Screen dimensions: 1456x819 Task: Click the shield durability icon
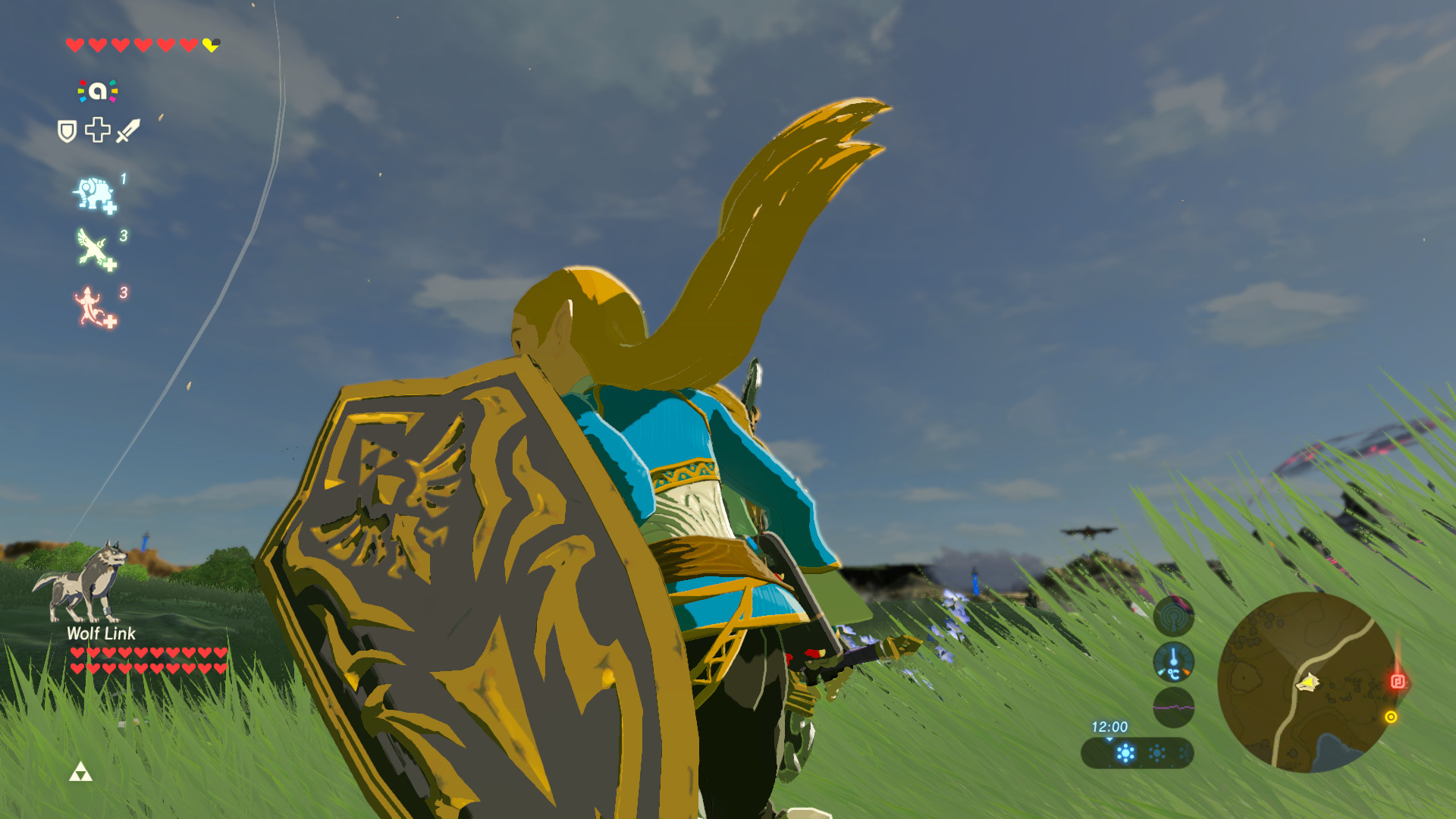click(x=66, y=132)
